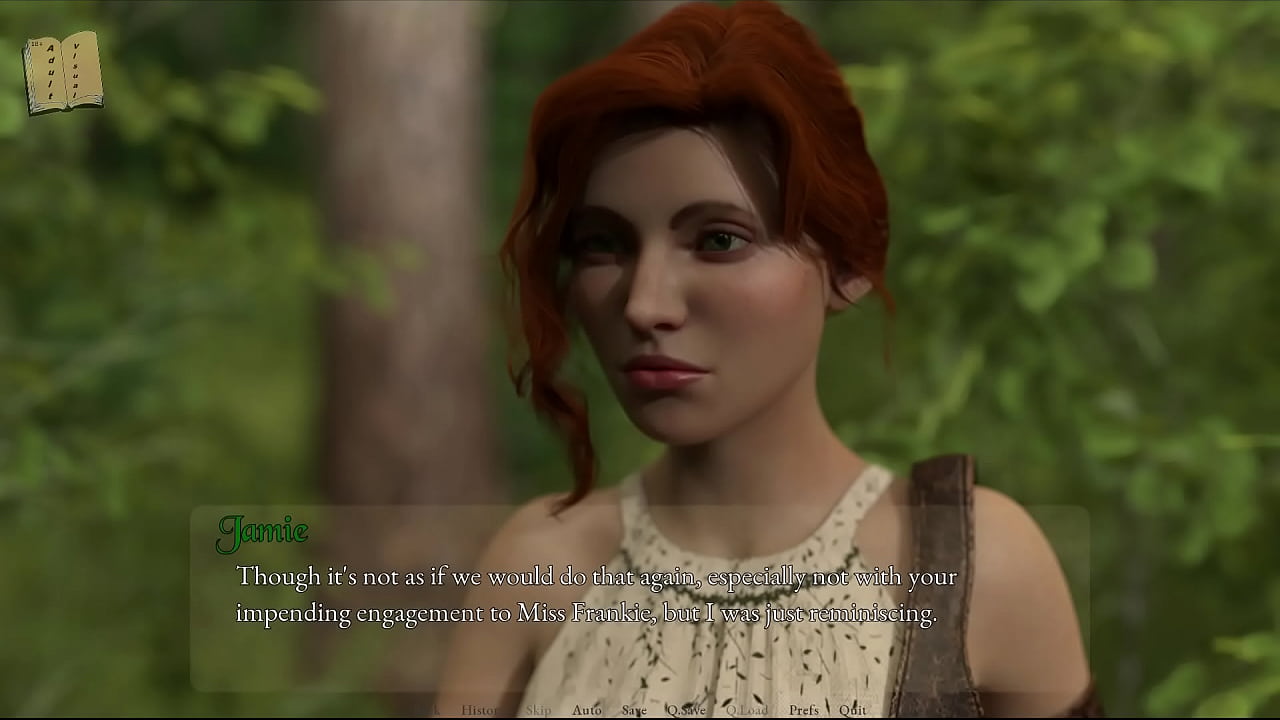Viewport: 1280px width, 720px height.
Task: Quick load with Q.Load
Action: tap(747, 710)
